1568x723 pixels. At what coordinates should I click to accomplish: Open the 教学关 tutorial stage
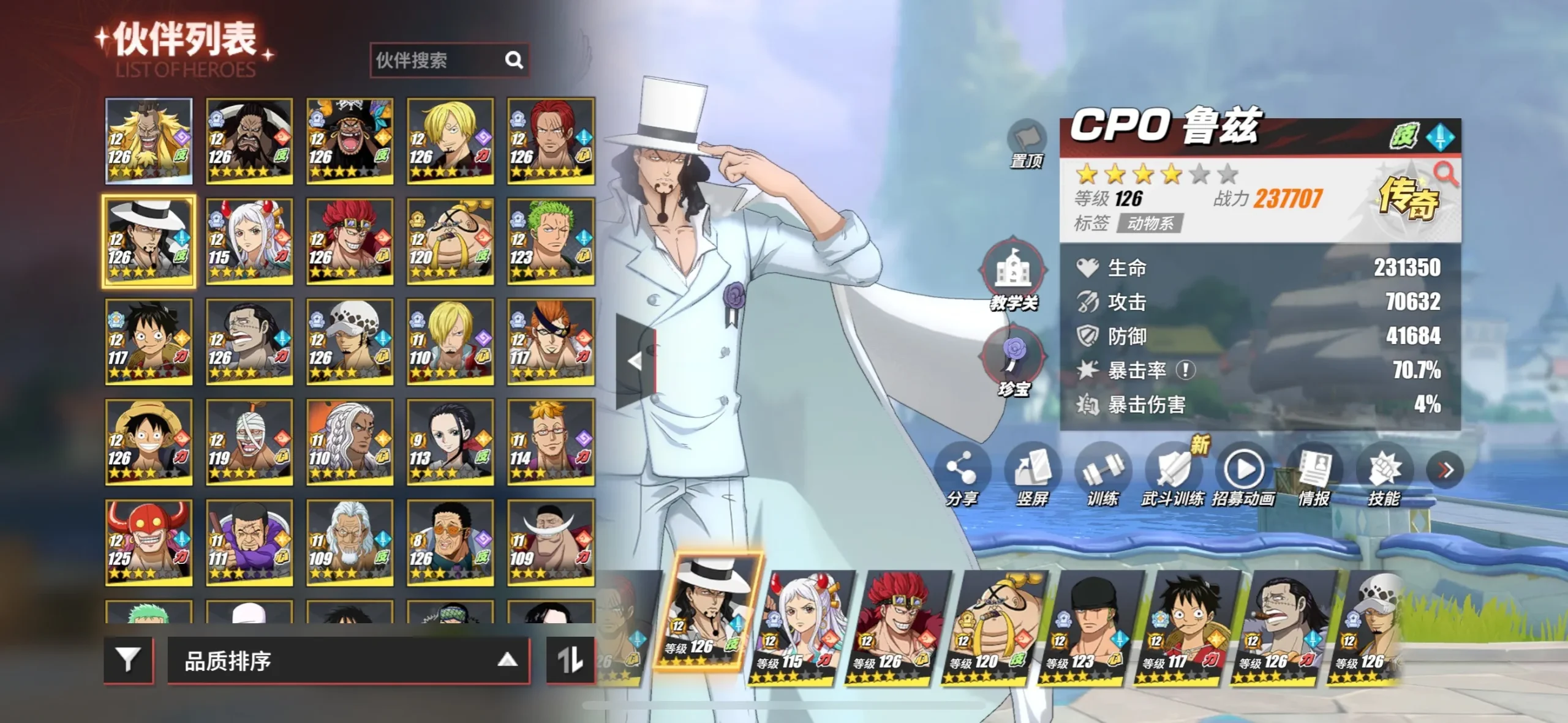tap(1014, 275)
